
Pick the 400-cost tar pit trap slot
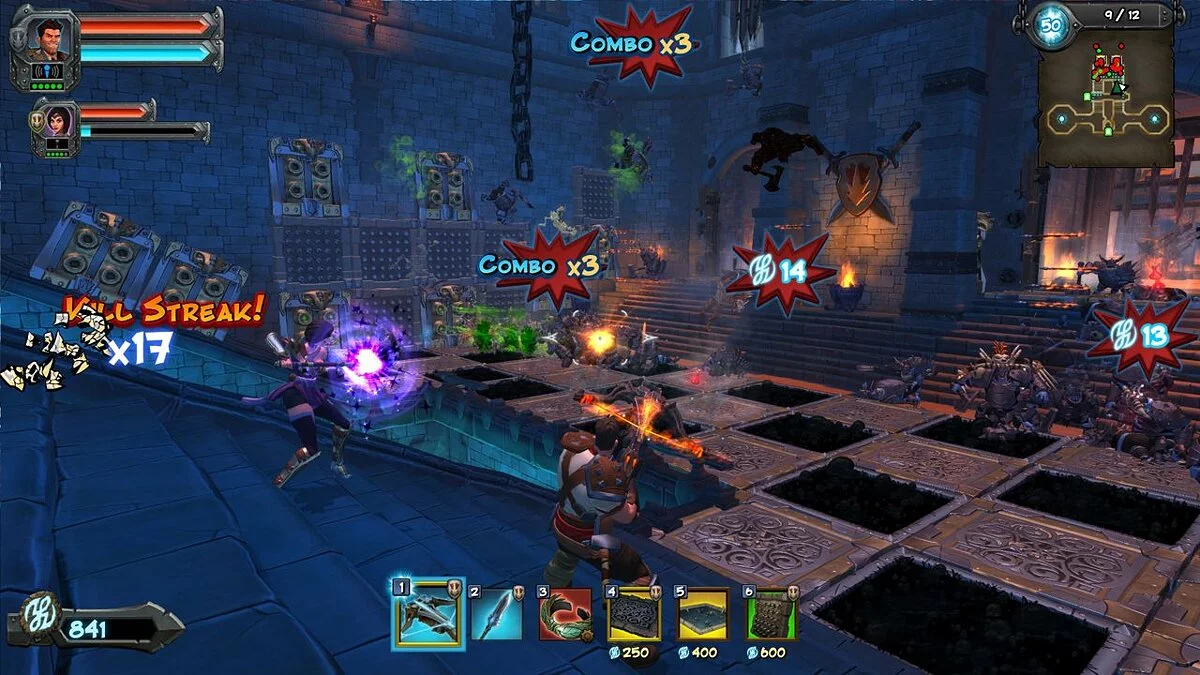click(703, 614)
